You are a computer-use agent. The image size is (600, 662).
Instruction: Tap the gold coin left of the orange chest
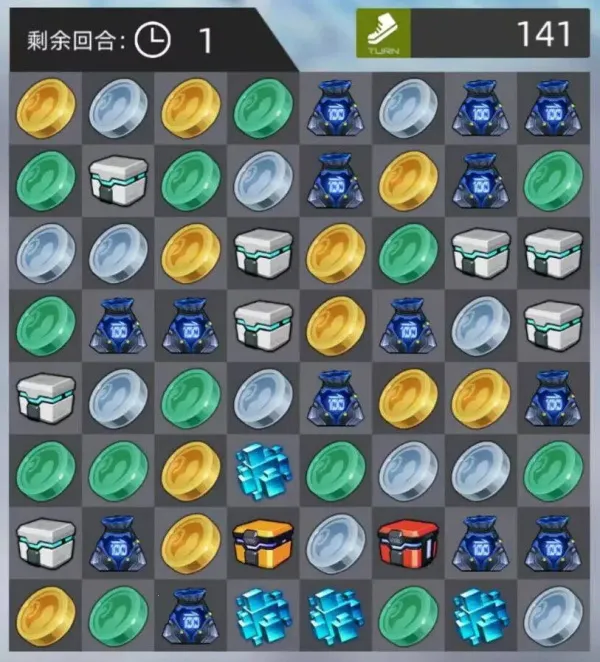(x=190, y=541)
